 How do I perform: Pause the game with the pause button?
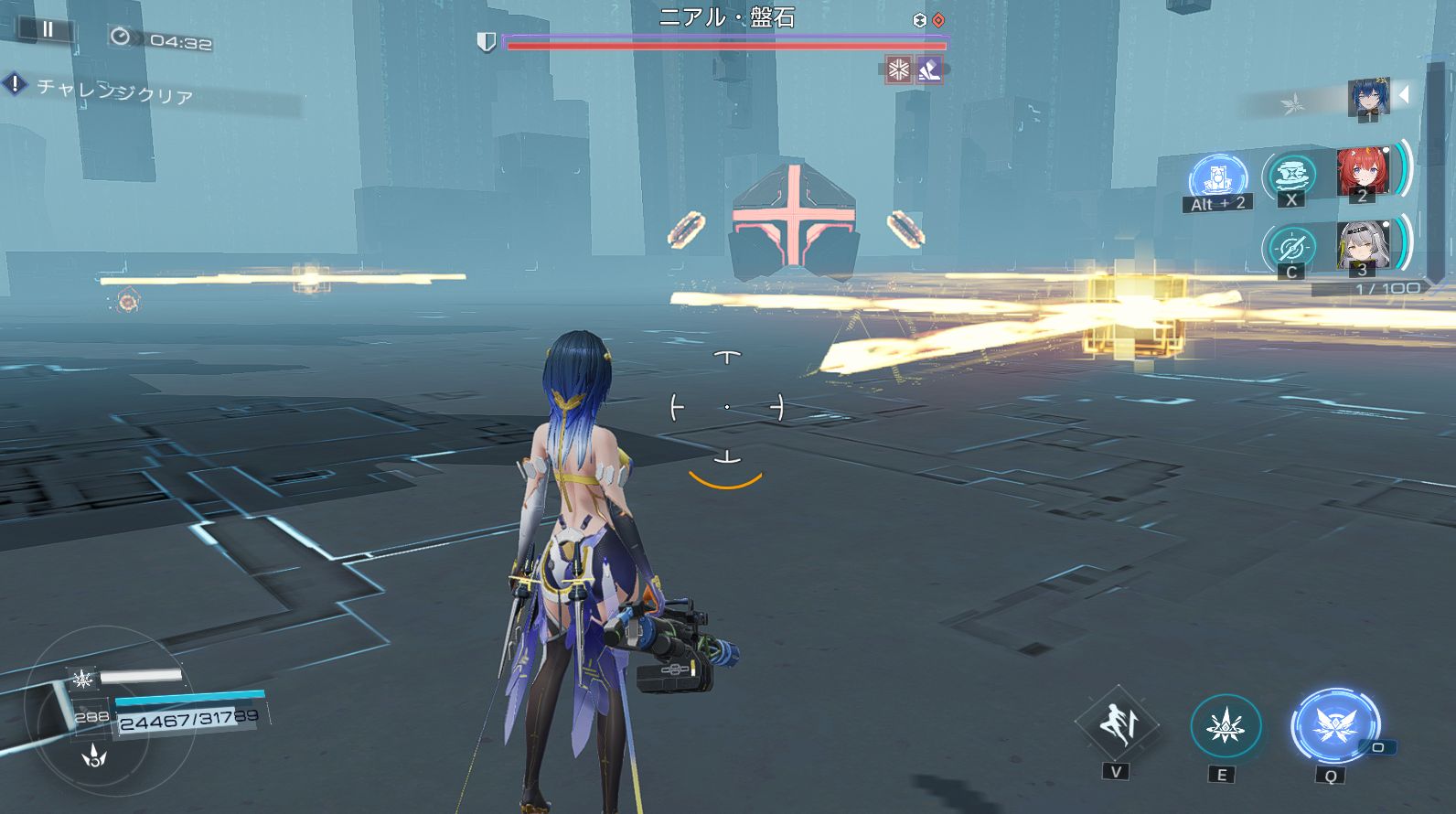[x=48, y=29]
